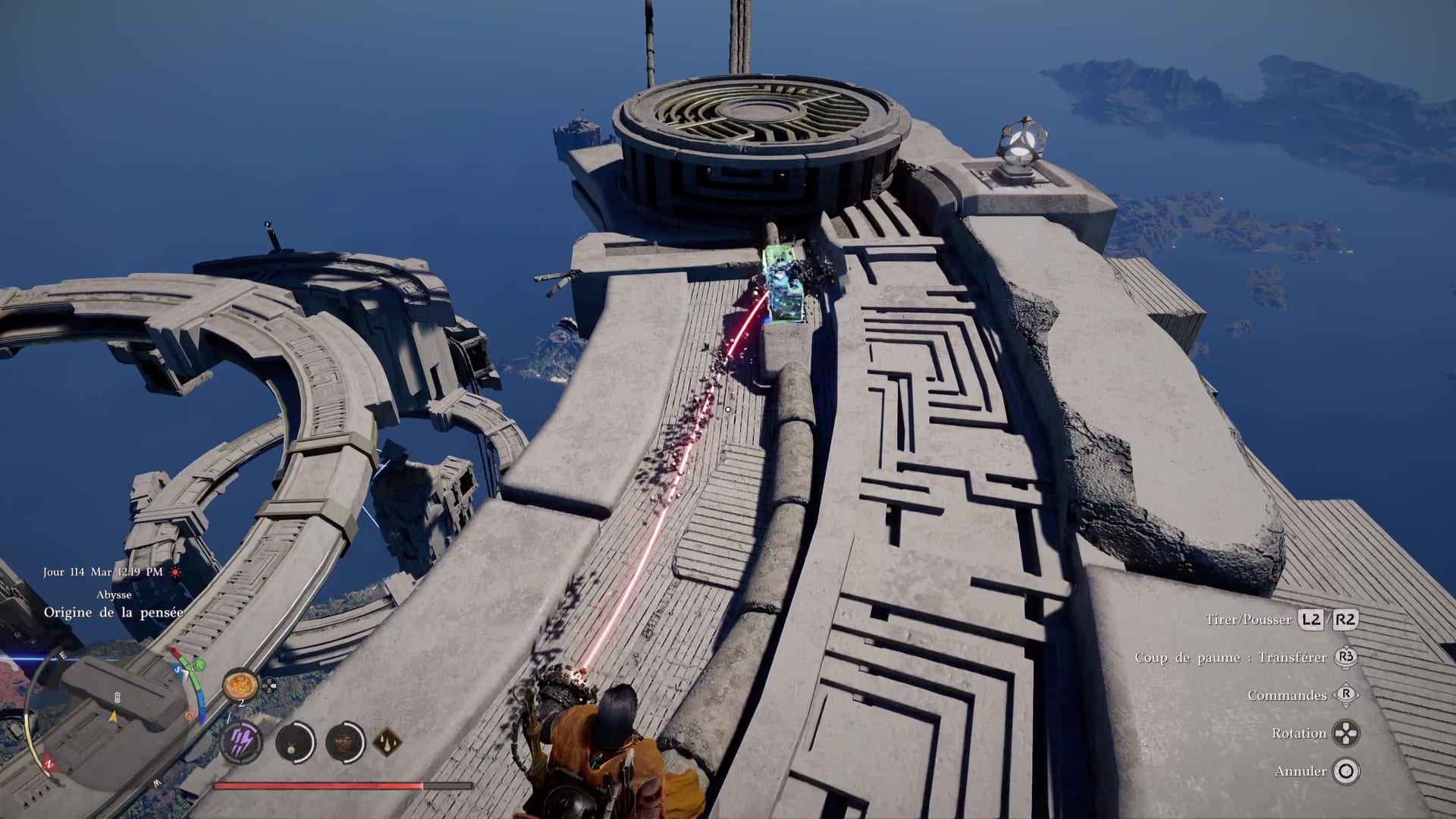Click the north marker on the compass

coord(50,764)
